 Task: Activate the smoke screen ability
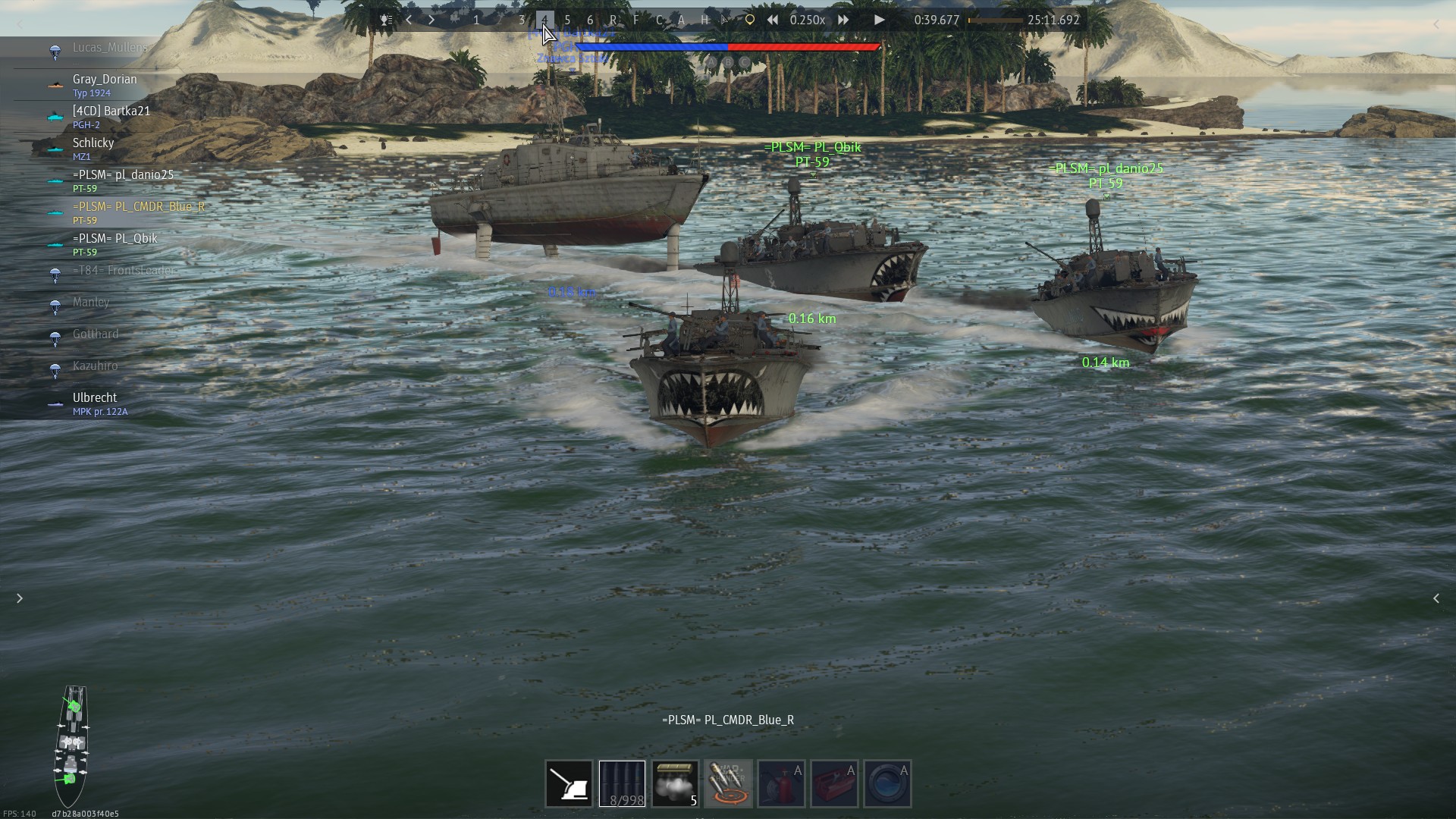675,783
